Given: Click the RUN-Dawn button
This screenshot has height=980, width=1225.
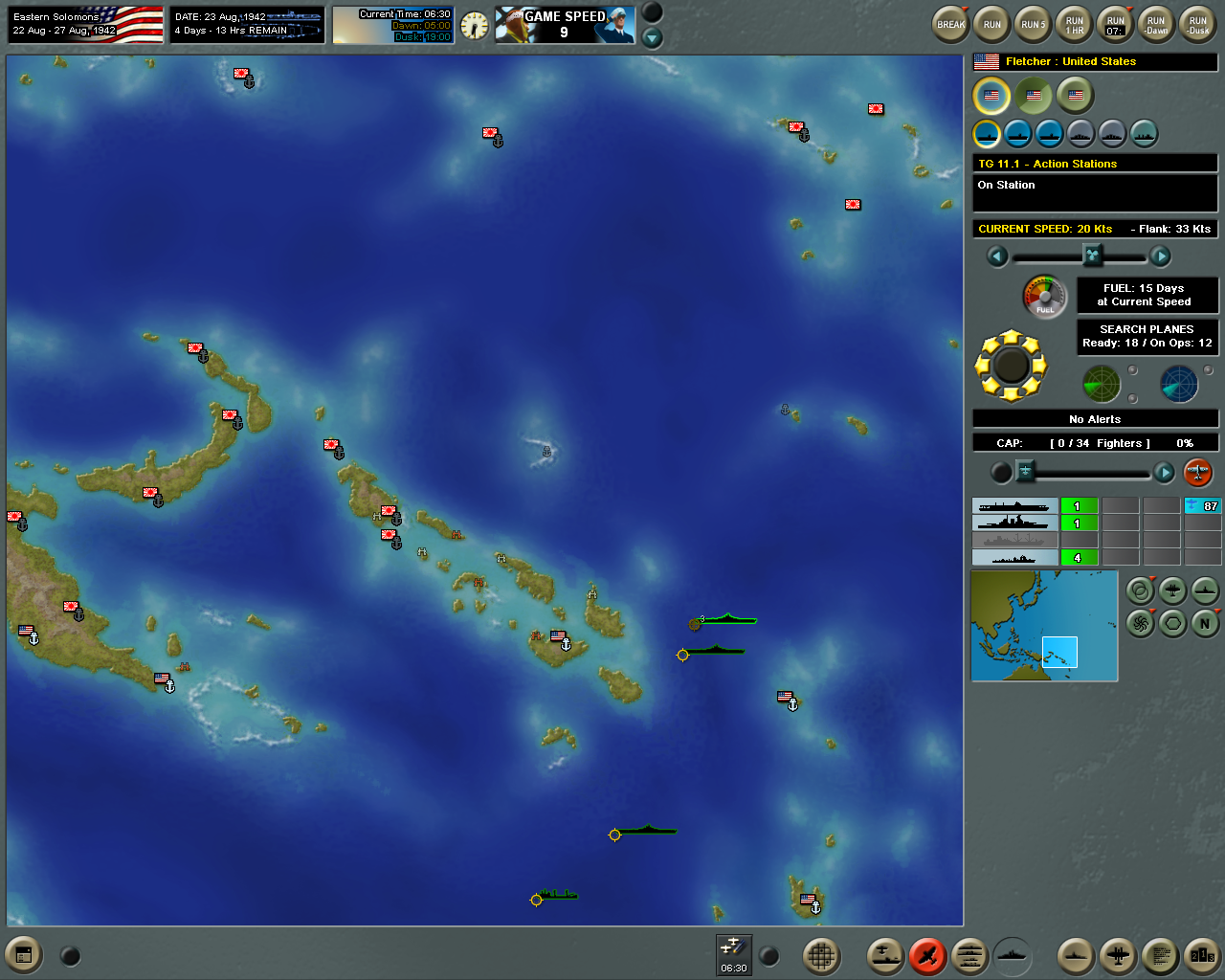Looking at the screenshot, I should [1155, 24].
